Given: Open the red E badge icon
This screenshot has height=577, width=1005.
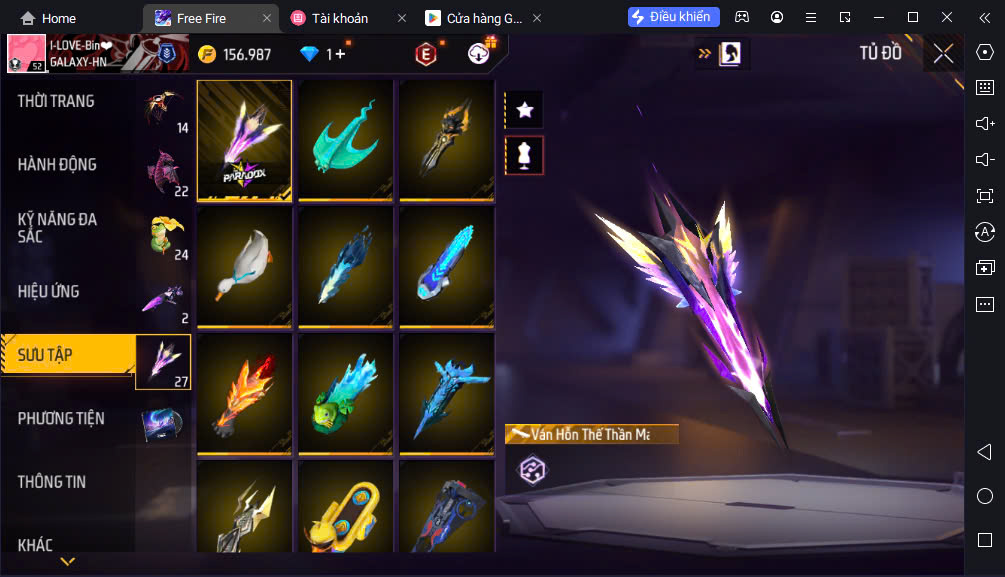Looking at the screenshot, I should (426, 54).
